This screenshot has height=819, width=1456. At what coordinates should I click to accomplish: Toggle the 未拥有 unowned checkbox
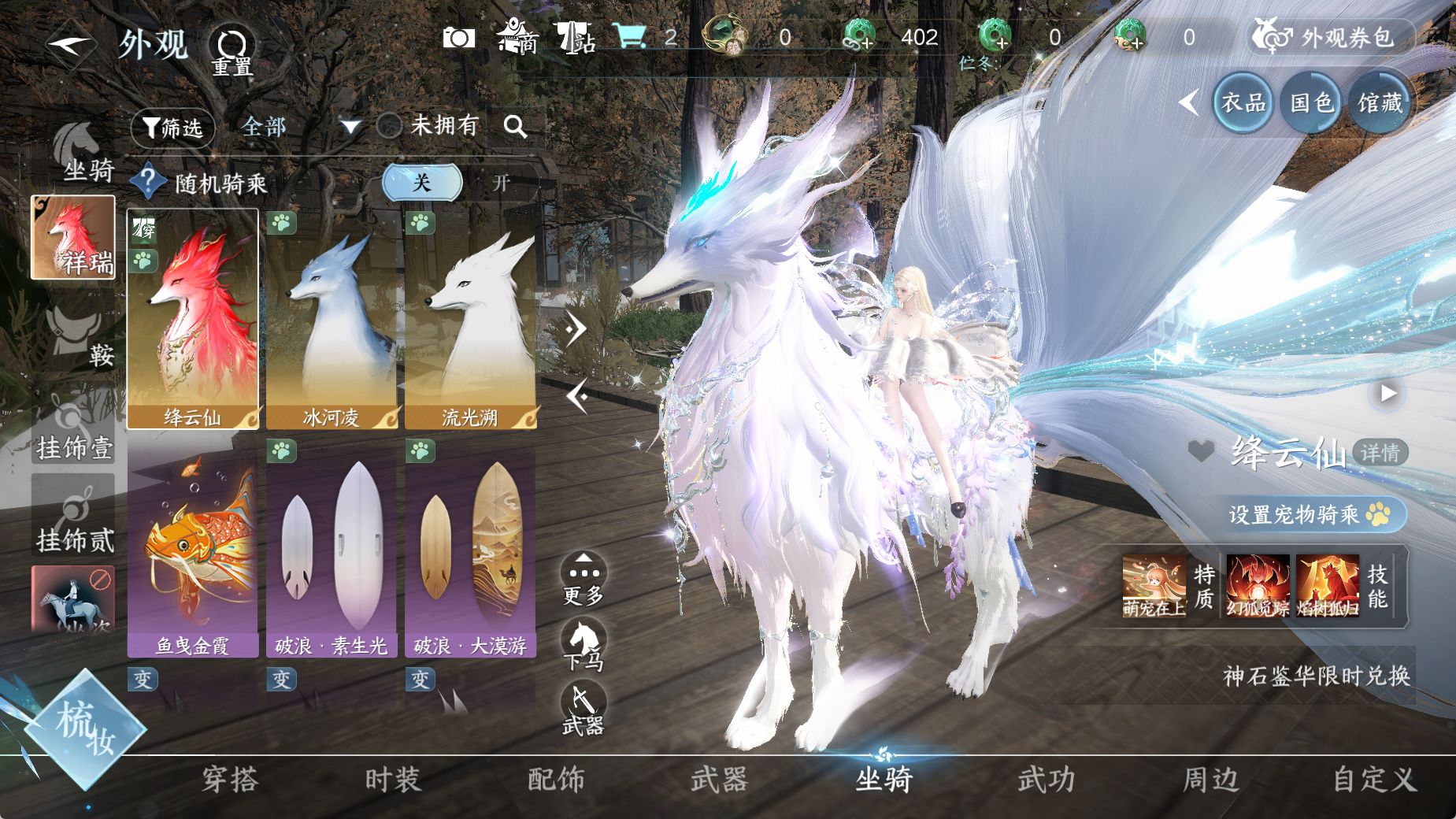click(389, 126)
